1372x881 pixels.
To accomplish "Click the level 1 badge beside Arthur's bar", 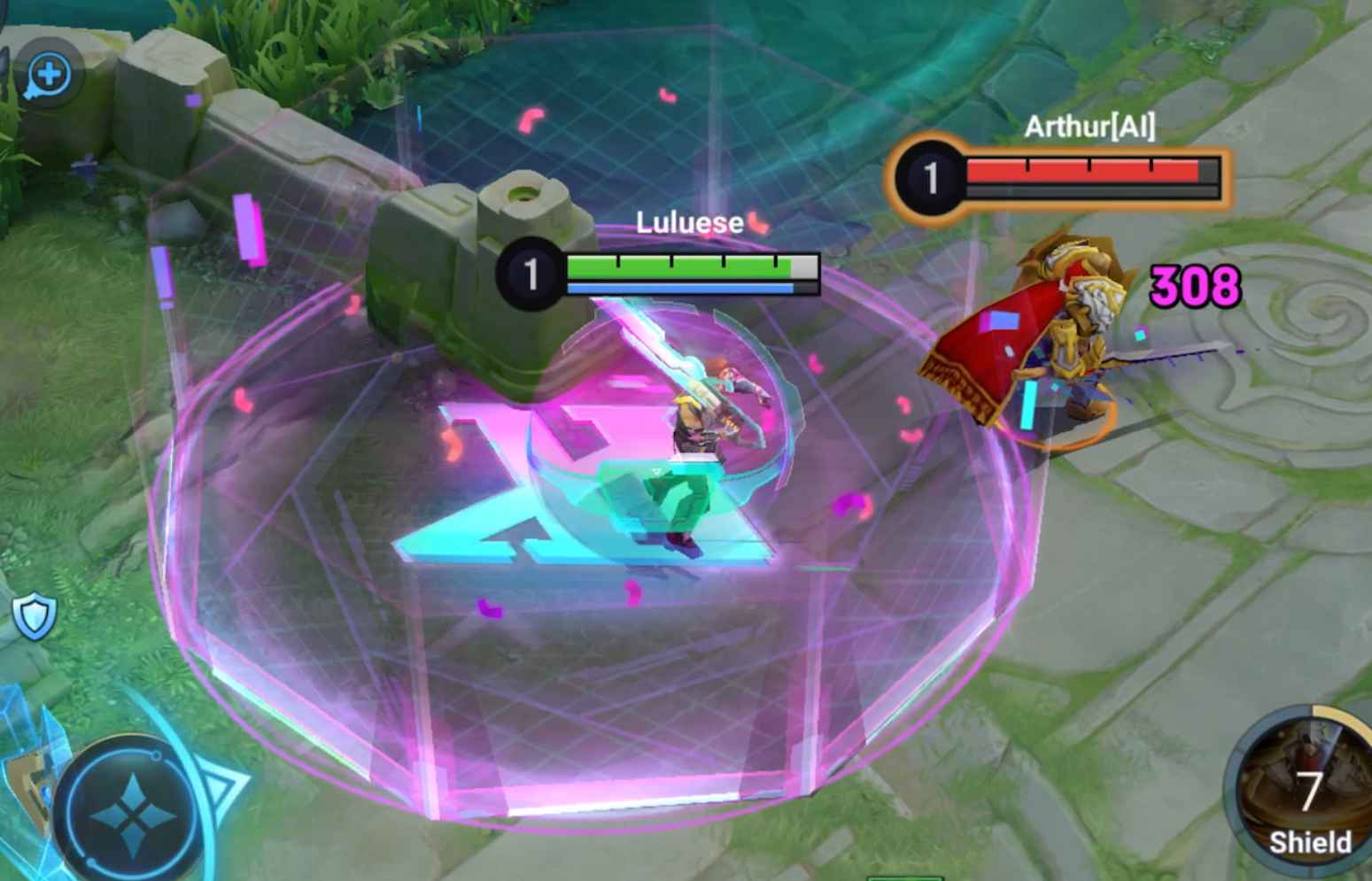I will 930,175.
